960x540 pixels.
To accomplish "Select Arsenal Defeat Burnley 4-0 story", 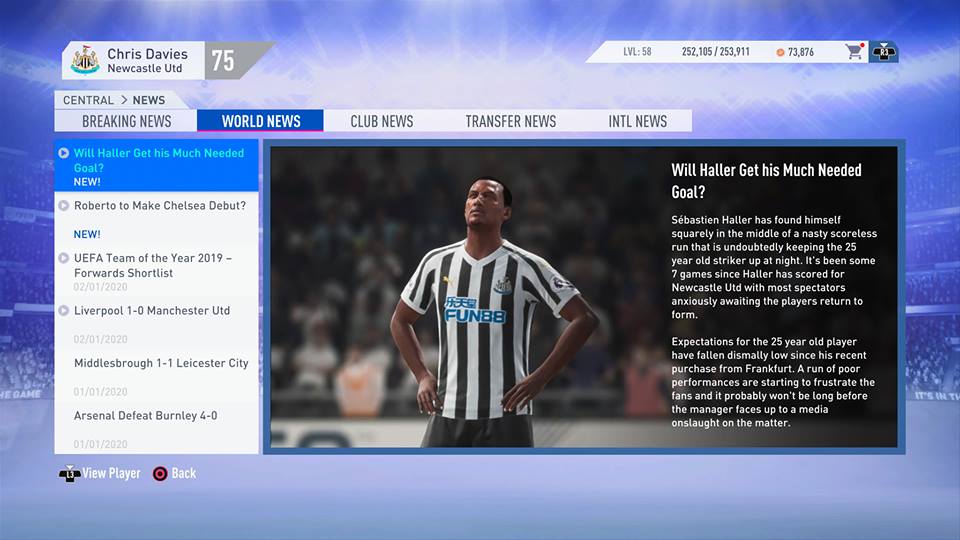I will click(145, 416).
